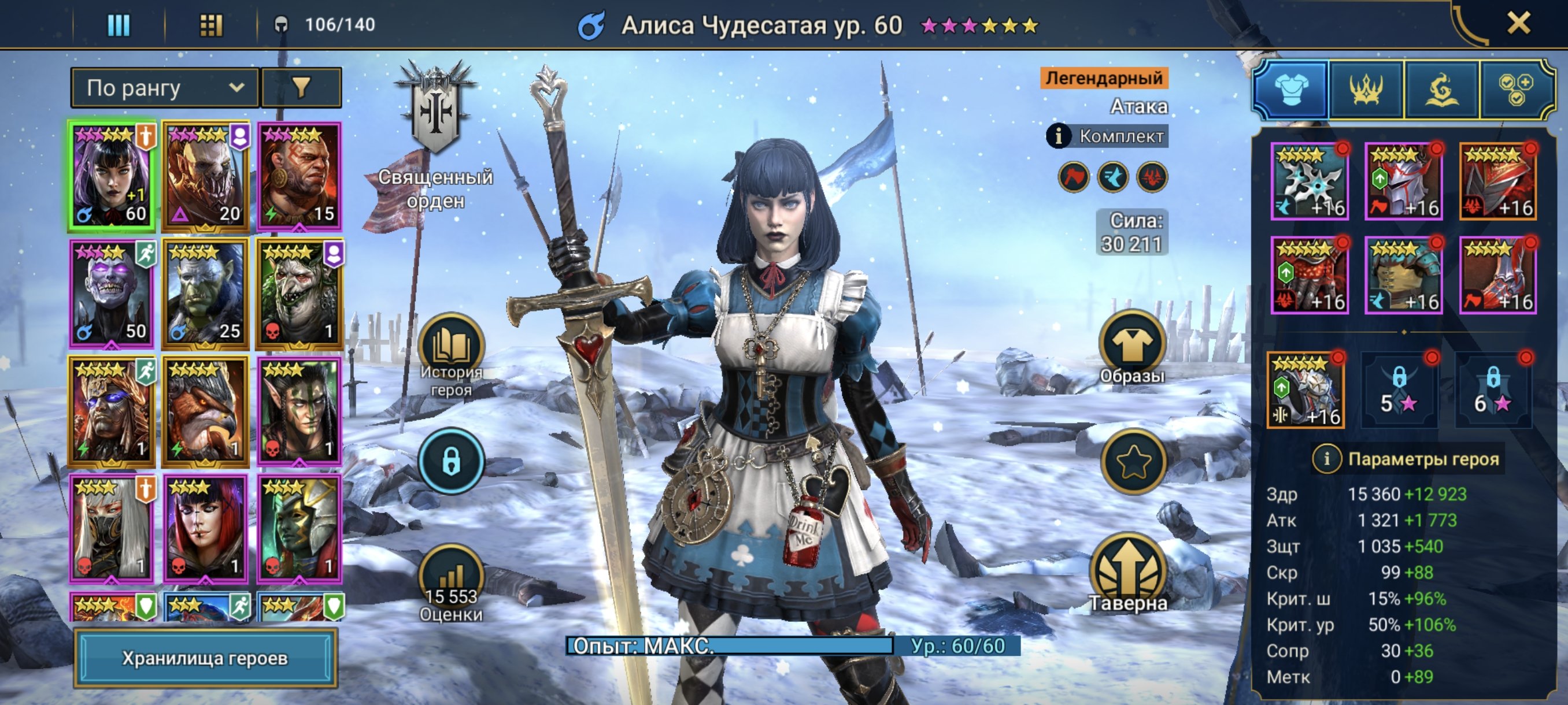Select the red helmet artifact slot

pos(1403,182)
